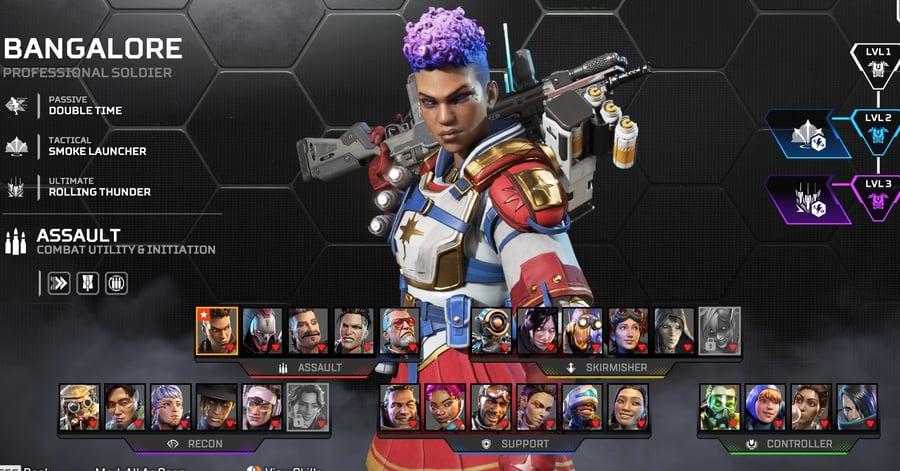Screen dimensions: 900x471
Task: Choose Revenant's red-masked portrait
Action: (x=263, y=331)
